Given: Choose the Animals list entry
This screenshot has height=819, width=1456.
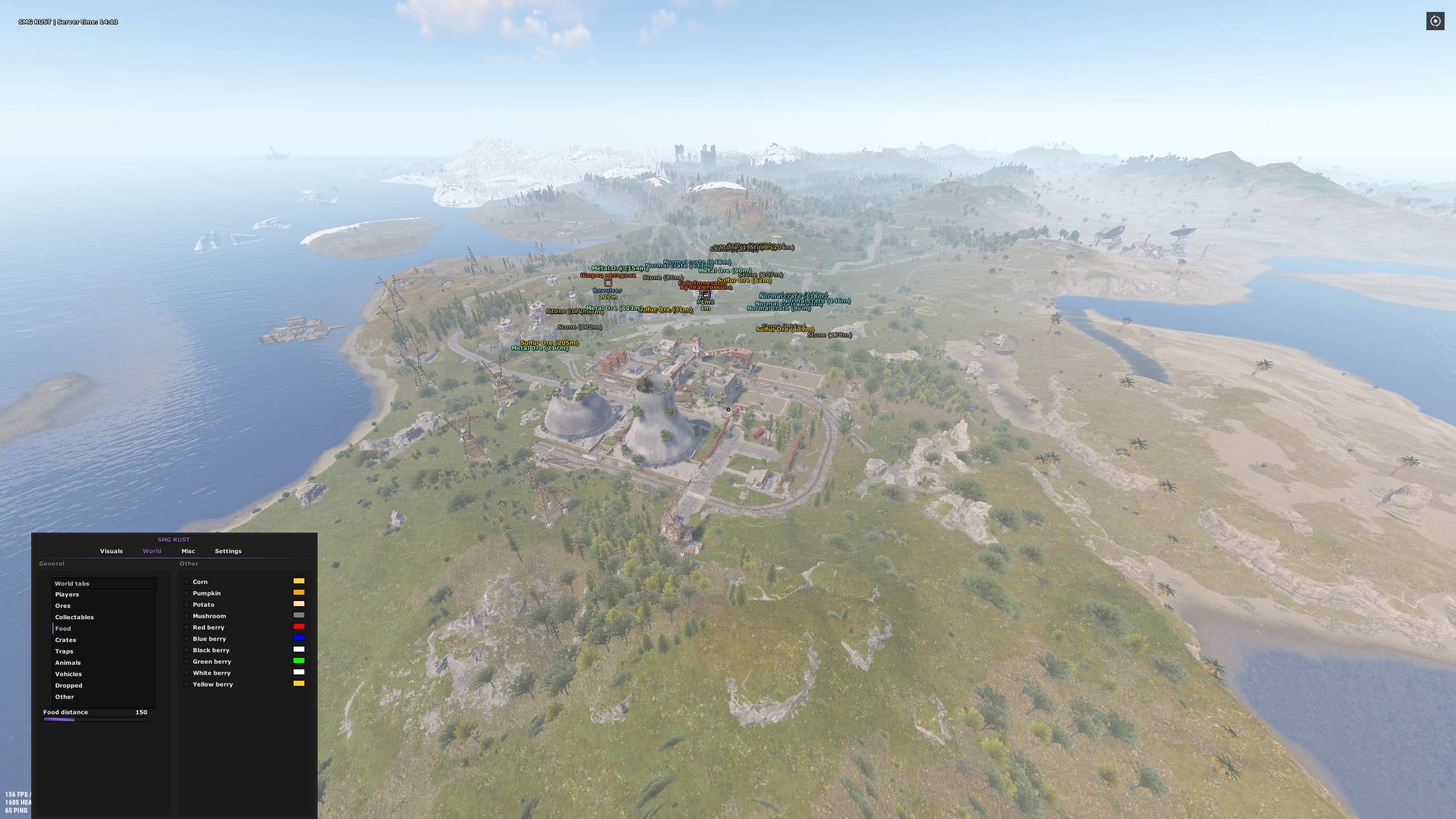Looking at the screenshot, I should [x=68, y=662].
